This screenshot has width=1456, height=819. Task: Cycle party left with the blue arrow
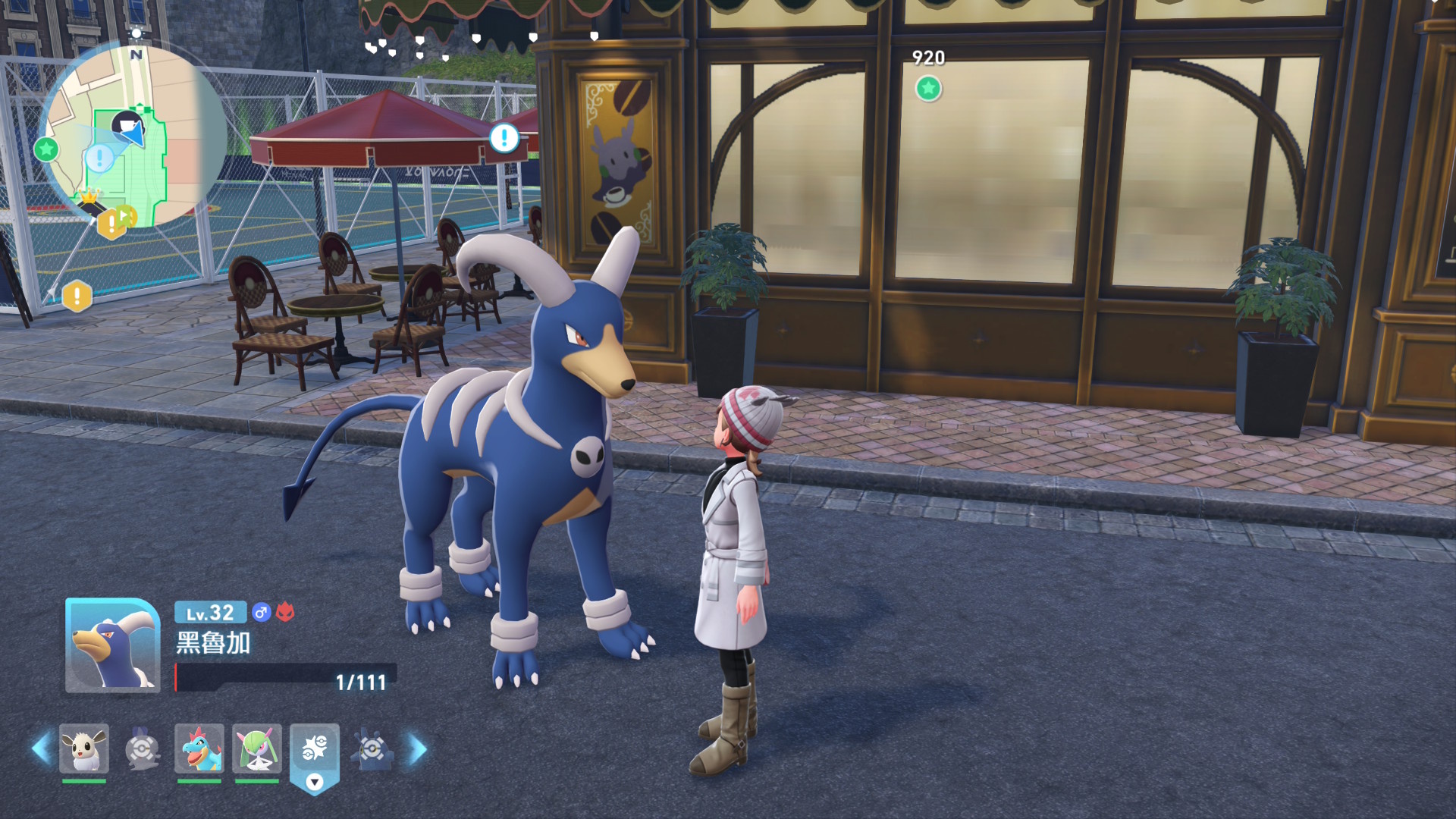click(41, 748)
